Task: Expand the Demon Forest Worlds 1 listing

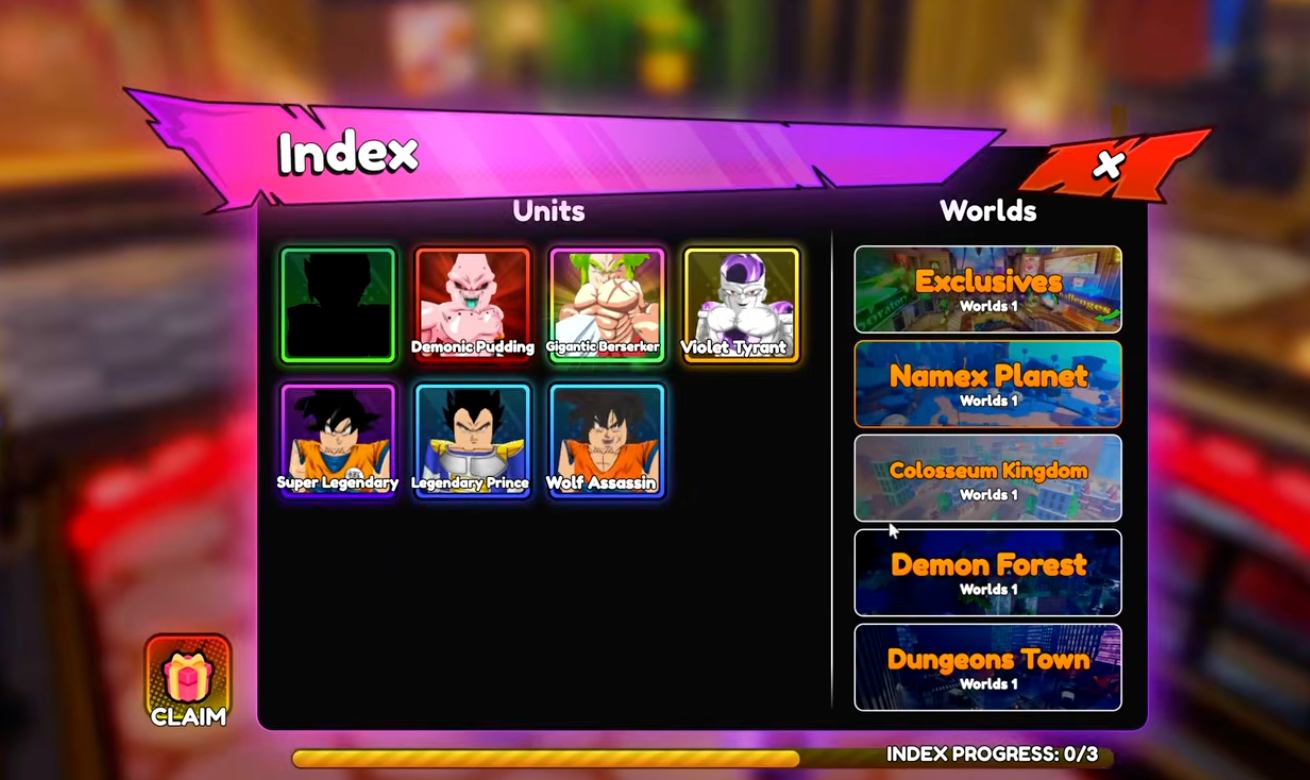Action: [x=987, y=590]
